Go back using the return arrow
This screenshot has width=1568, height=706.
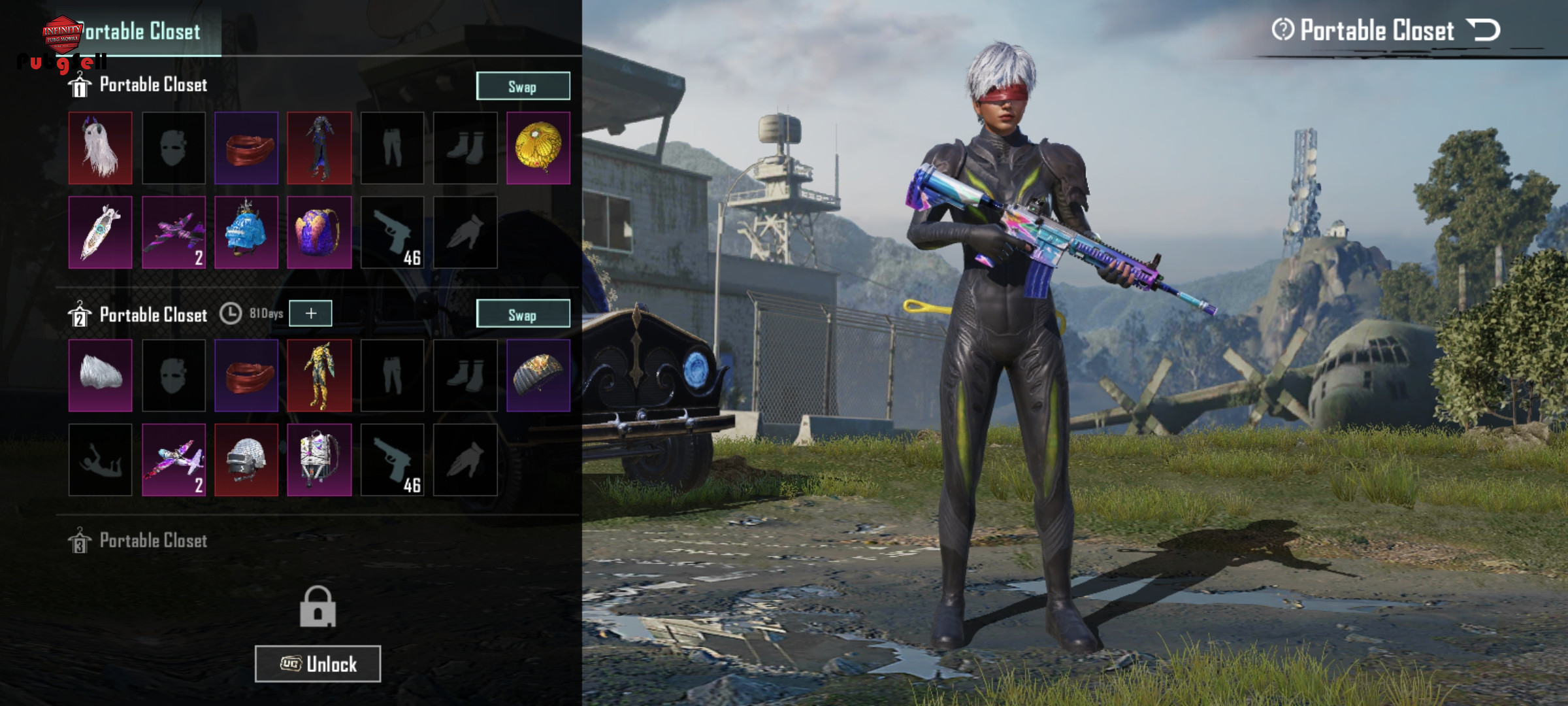1484,30
